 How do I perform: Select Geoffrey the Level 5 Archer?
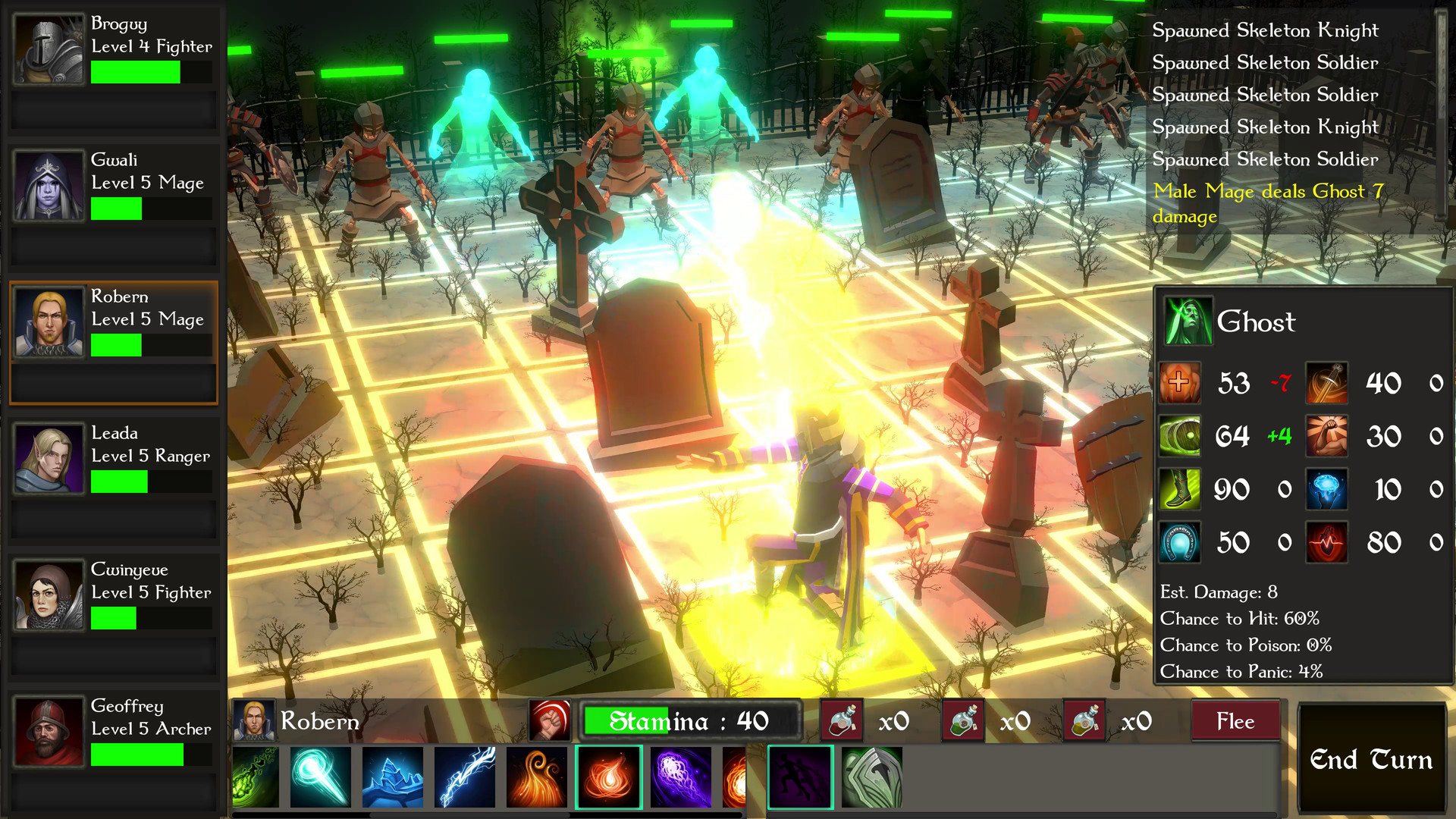pyautogui.click(x=114, y=732)
